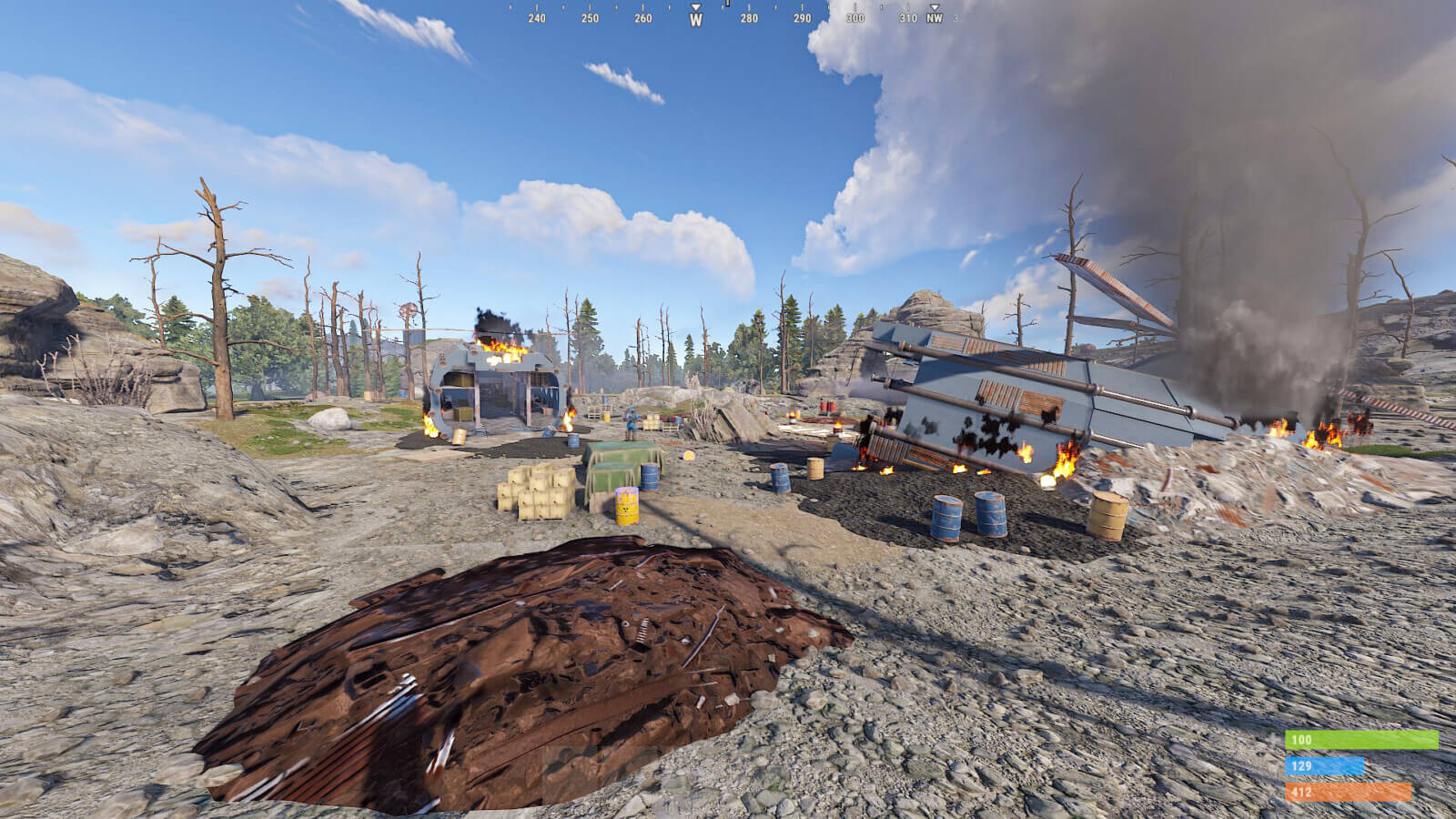Click the triangle marker above the NW label

tap(935, 5)
